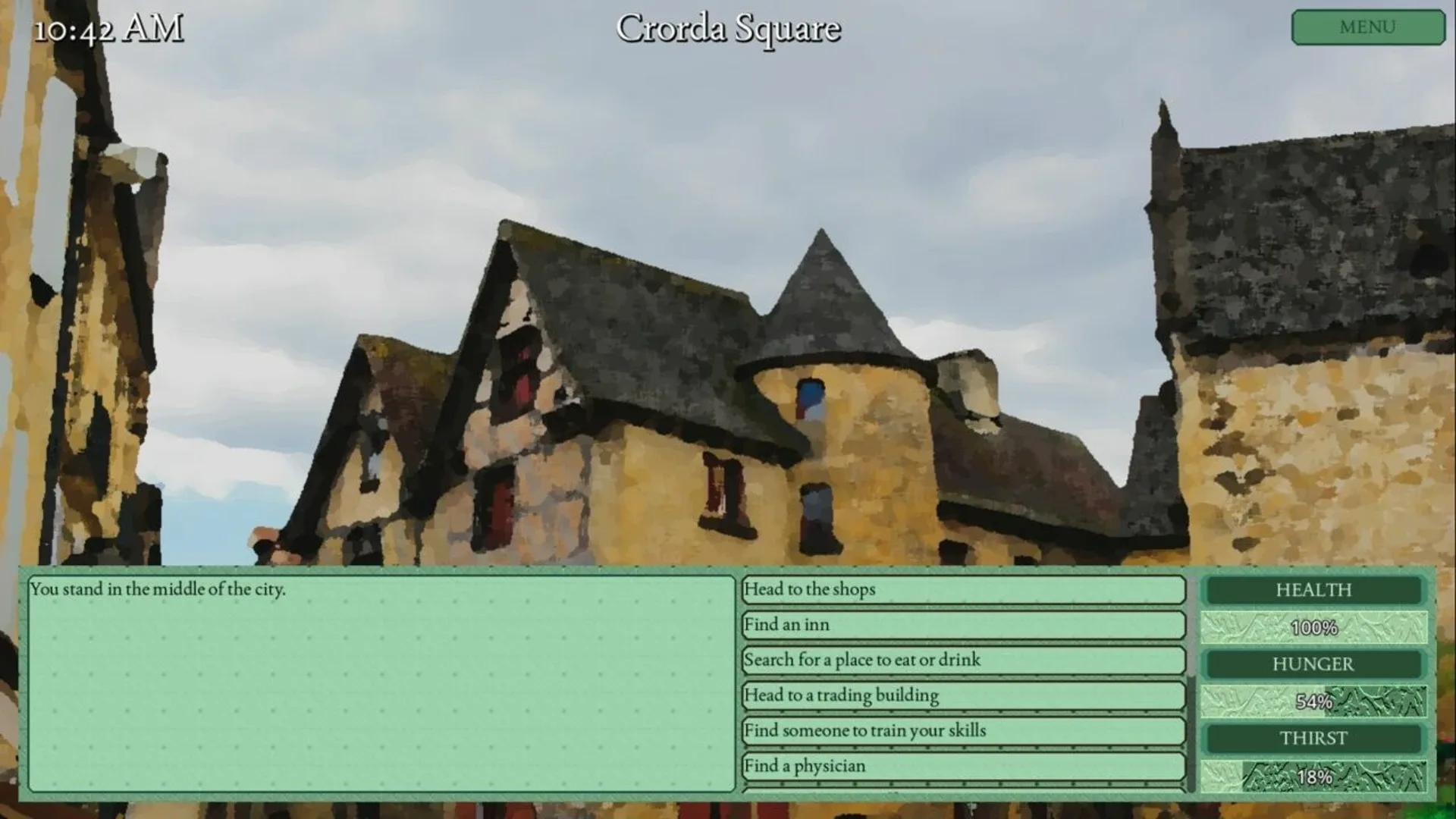Click the Crorda Square location title

point(730,29)
